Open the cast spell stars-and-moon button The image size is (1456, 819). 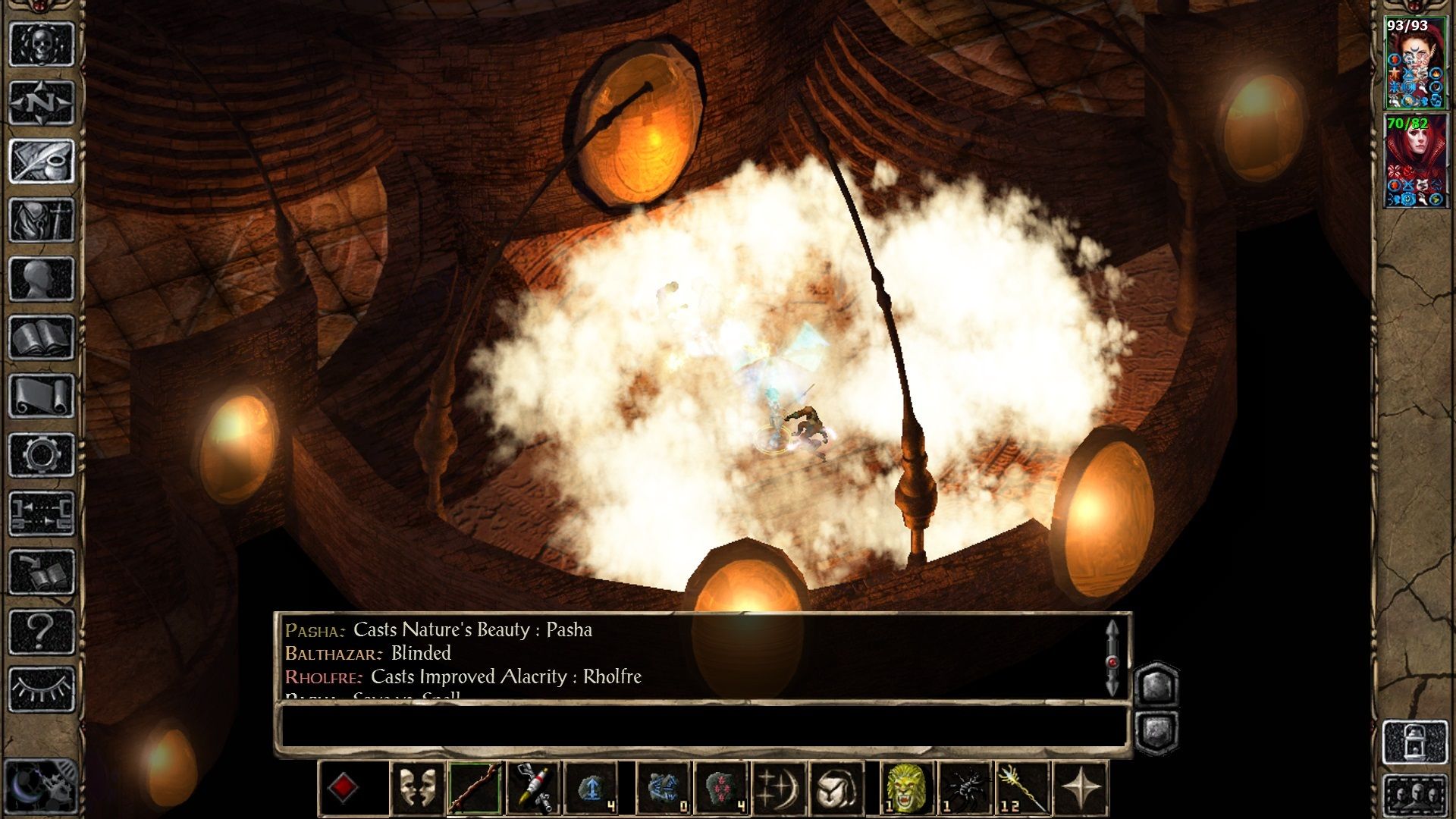779,789
